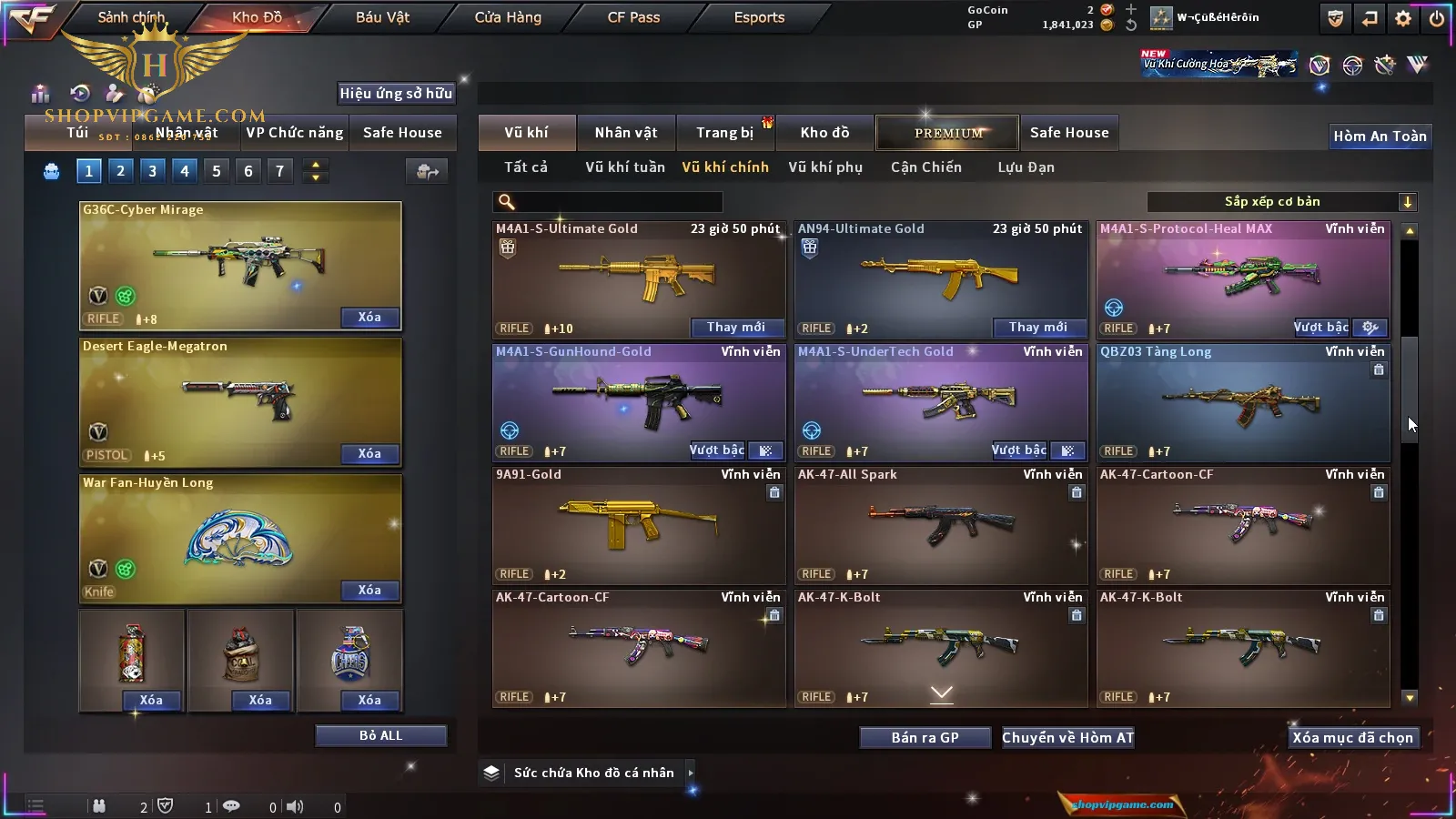The image size is (1456, 819).
Task: Remove the Desert Eagle-Megatron with Xóa
Action: click(369, 454)
